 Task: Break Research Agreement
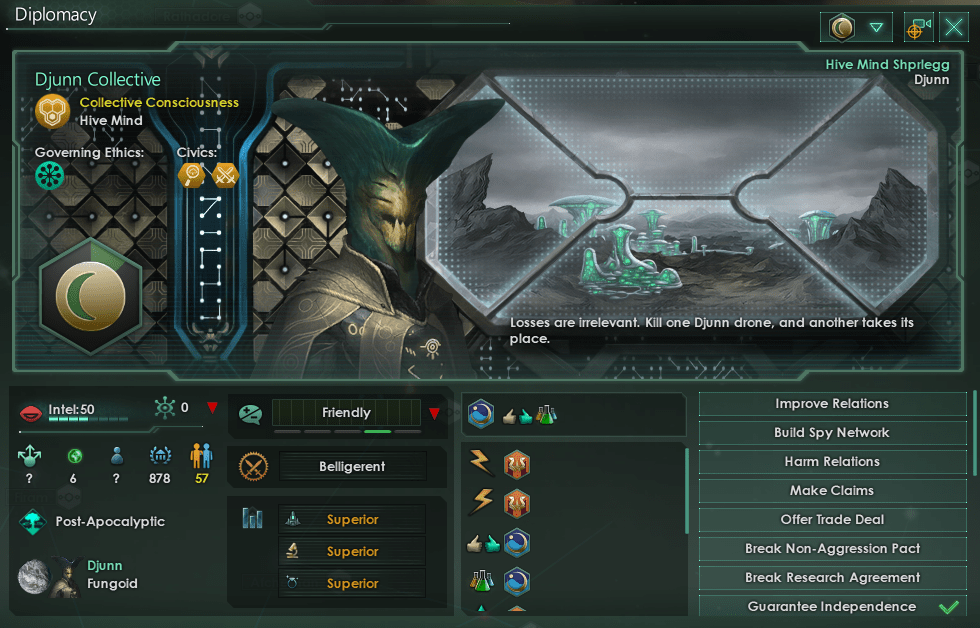pos(832,578)
